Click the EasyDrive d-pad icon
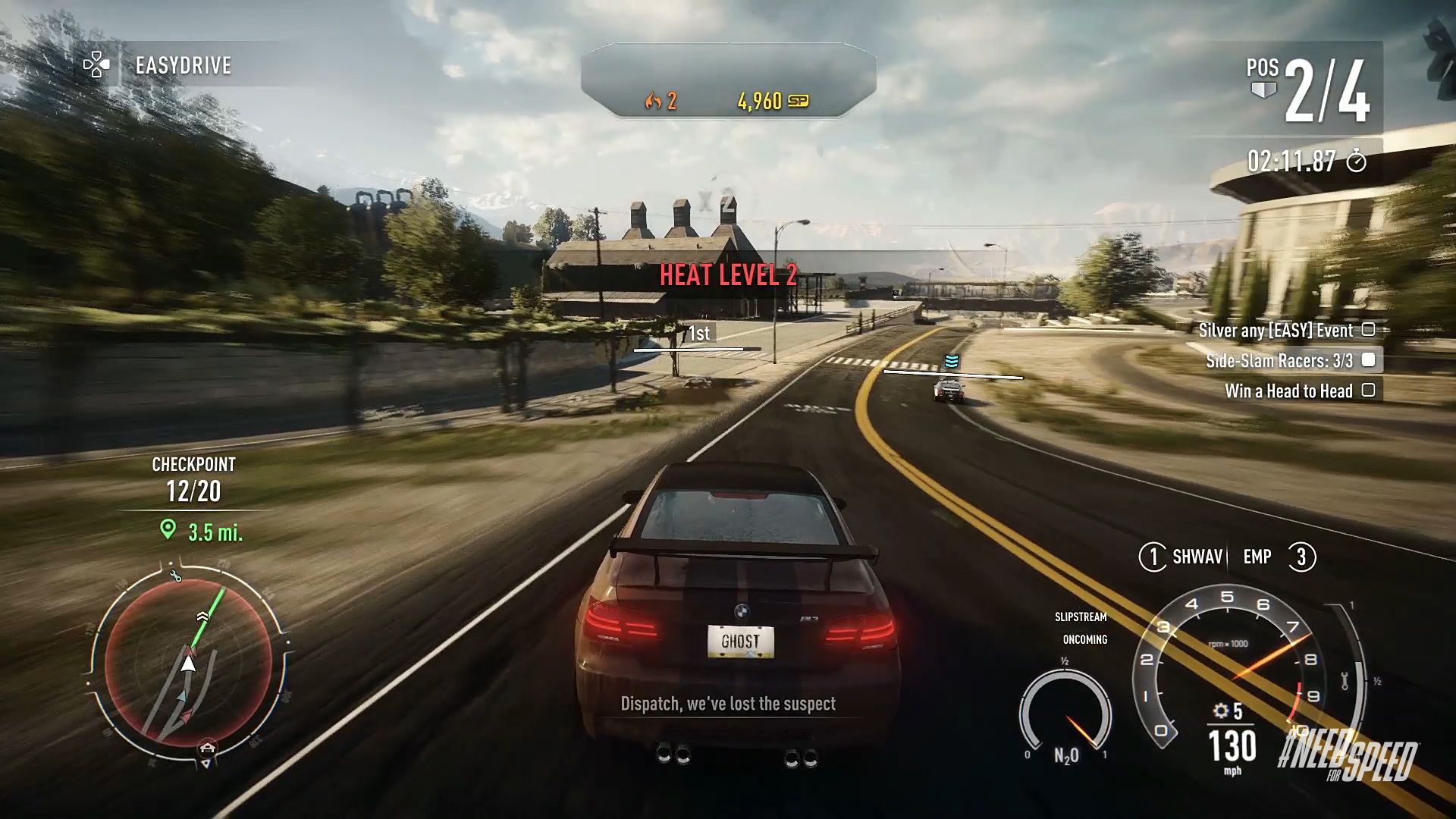1456x819 pixels. (98, 65)
